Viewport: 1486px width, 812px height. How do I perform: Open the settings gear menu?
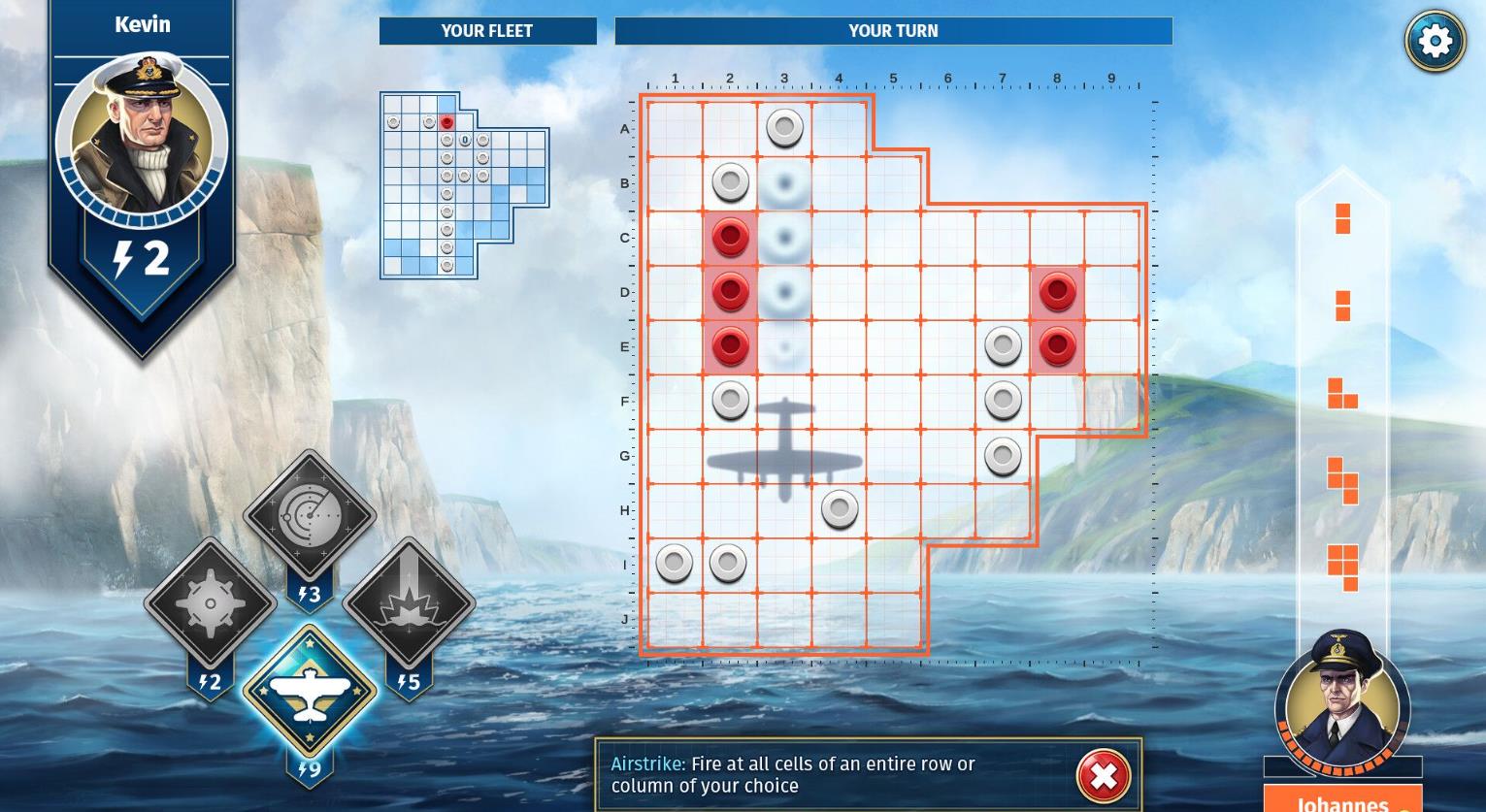click(x=1434, y=40)
